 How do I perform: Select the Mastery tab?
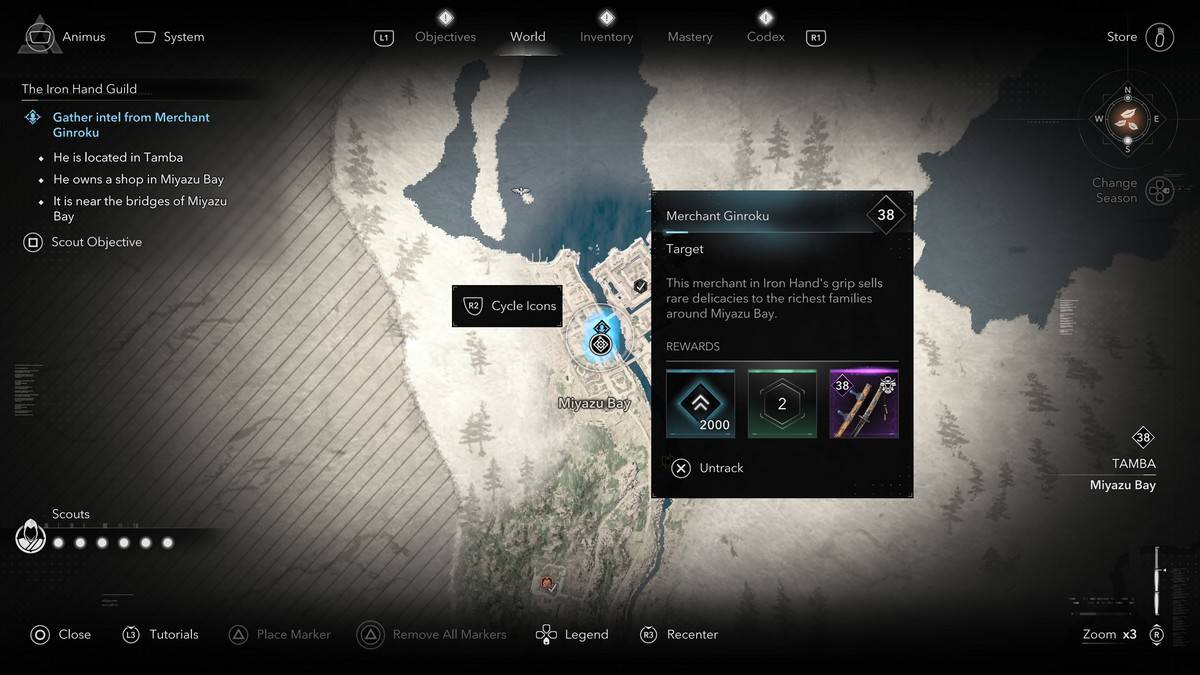[690, 37]
